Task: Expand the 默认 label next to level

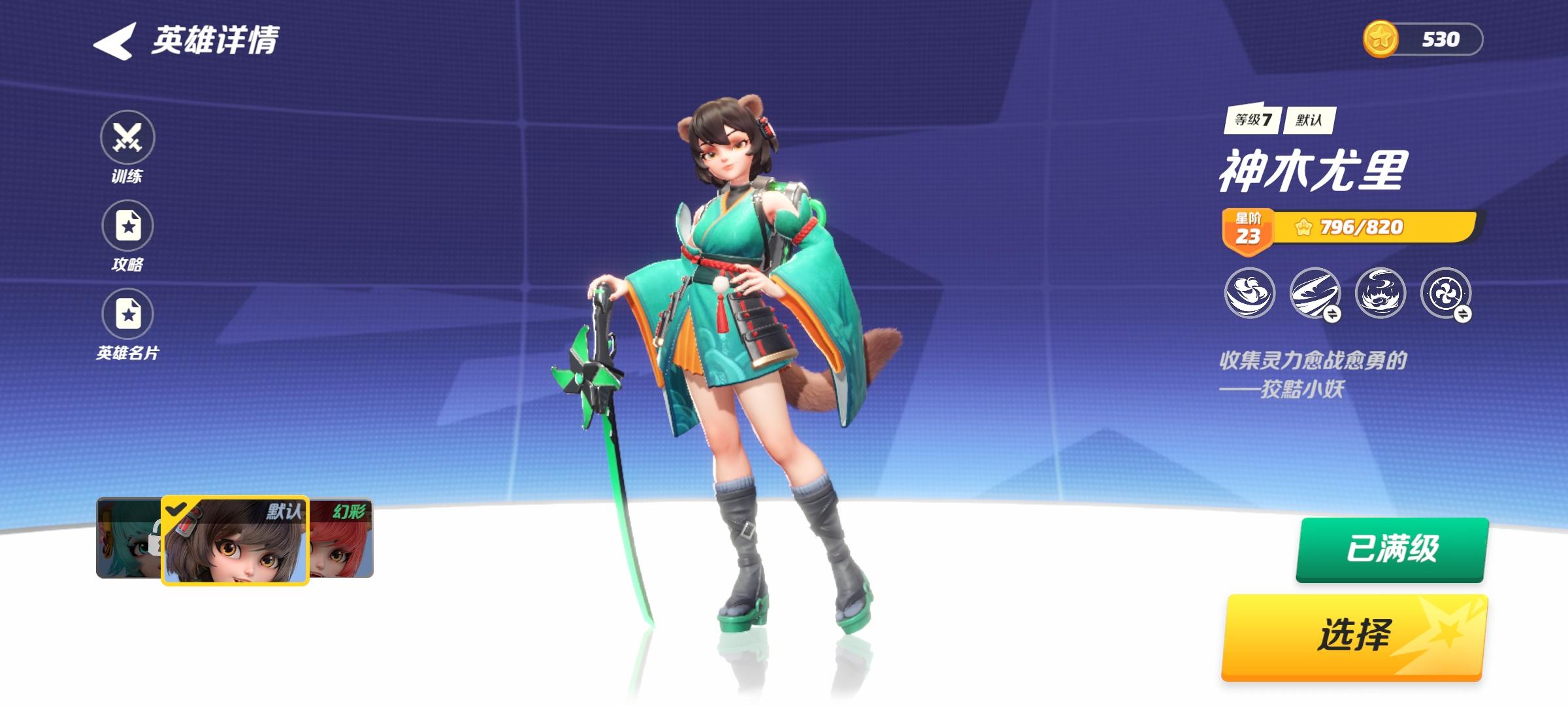Action: 1310,121
